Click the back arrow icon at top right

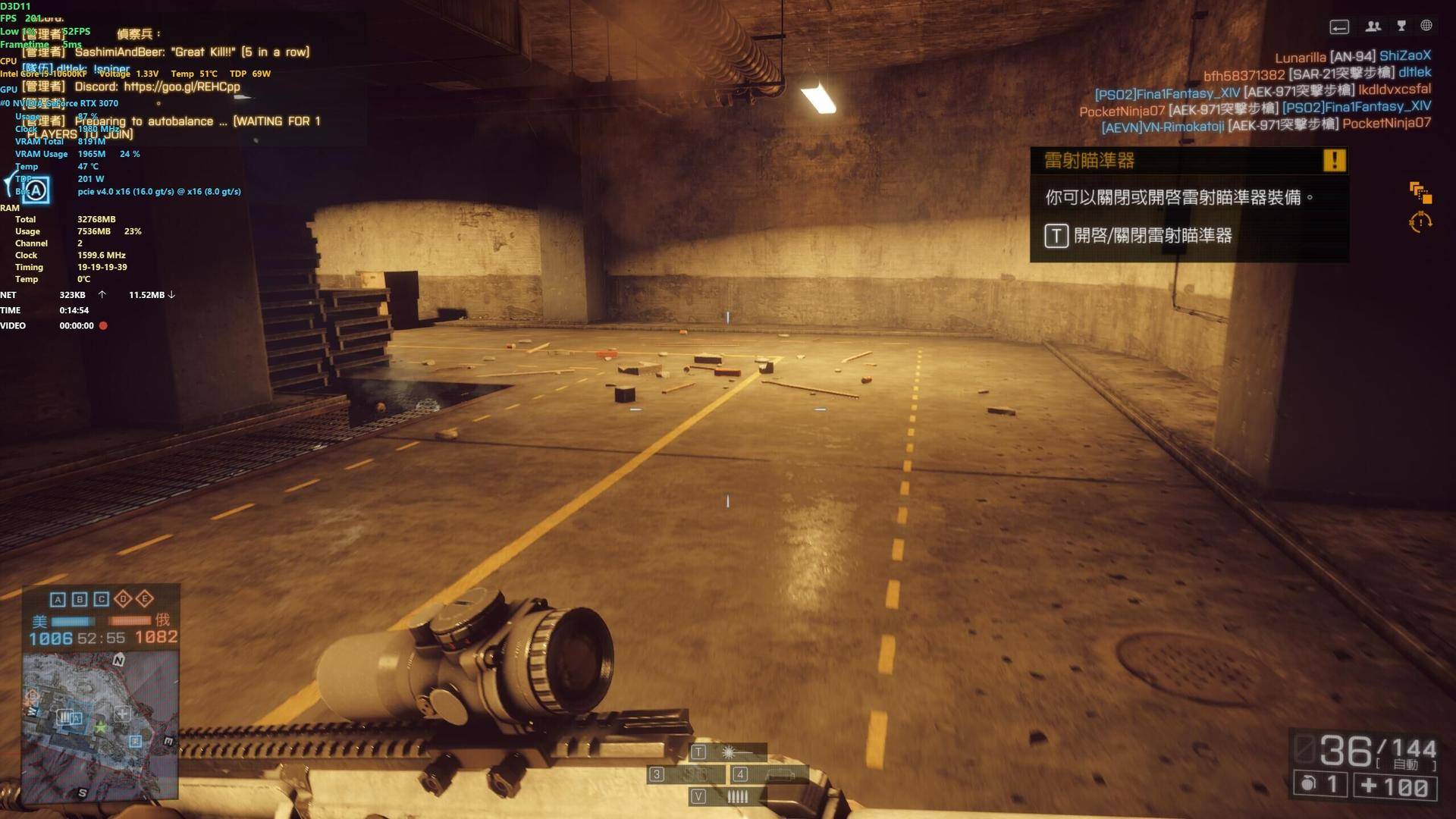1339,27
